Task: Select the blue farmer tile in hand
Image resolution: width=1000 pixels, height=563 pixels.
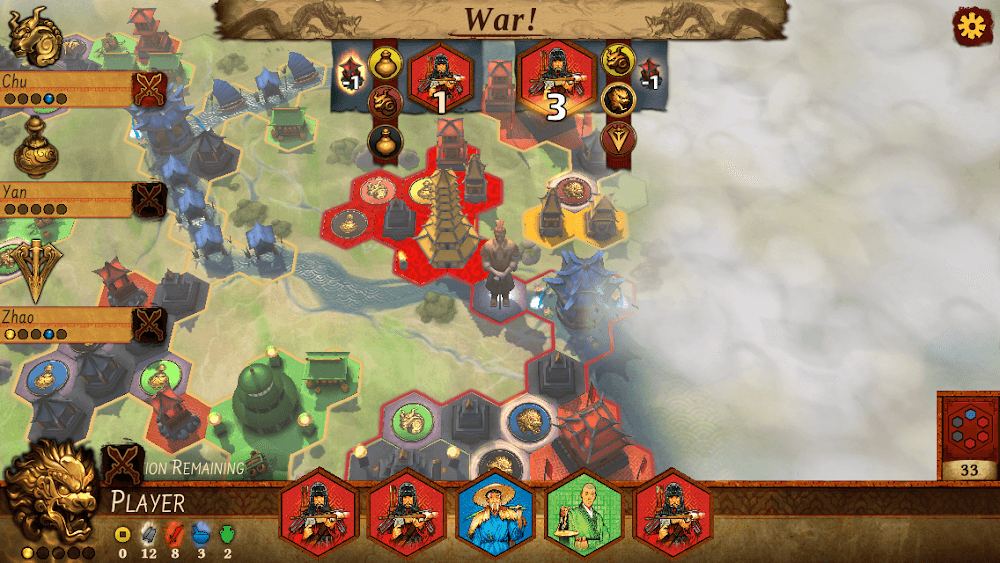Action: (495, 512)
